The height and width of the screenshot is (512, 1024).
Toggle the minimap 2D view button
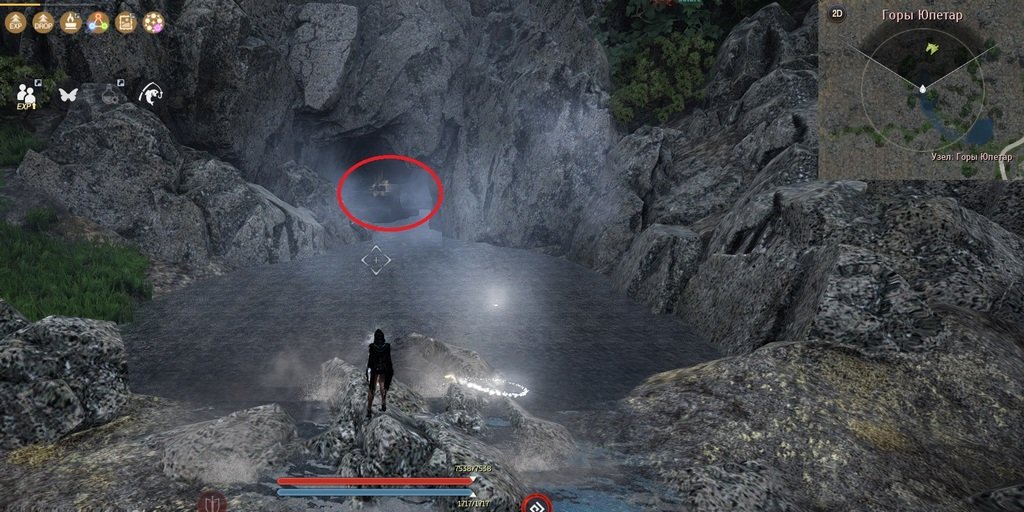(x=837, y=14)
